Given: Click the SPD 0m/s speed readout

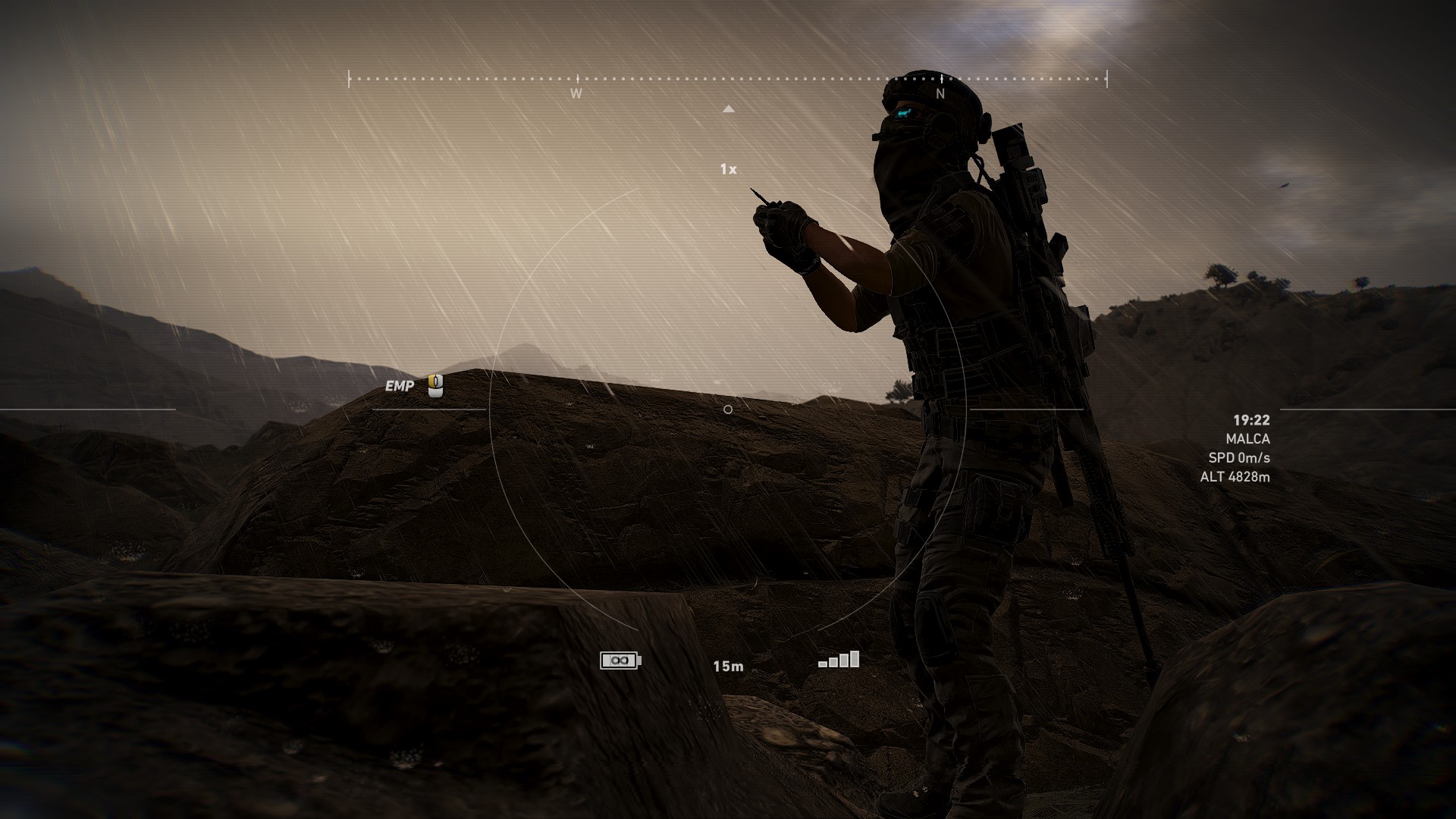Looking at the screenshot, I should click(x=1241, y=458).
